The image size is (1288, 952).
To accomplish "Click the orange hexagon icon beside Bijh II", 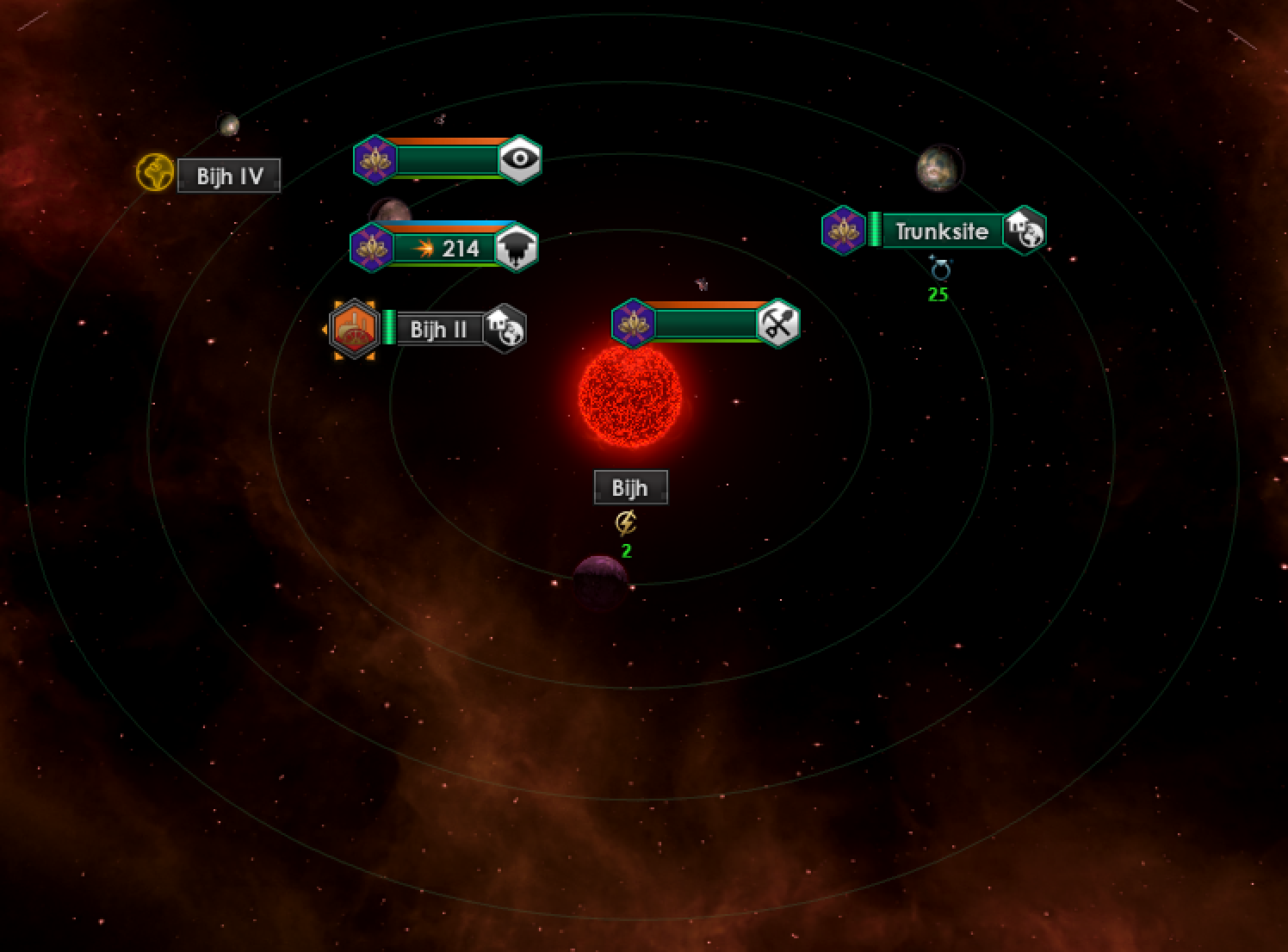I will tap(354, 328).
